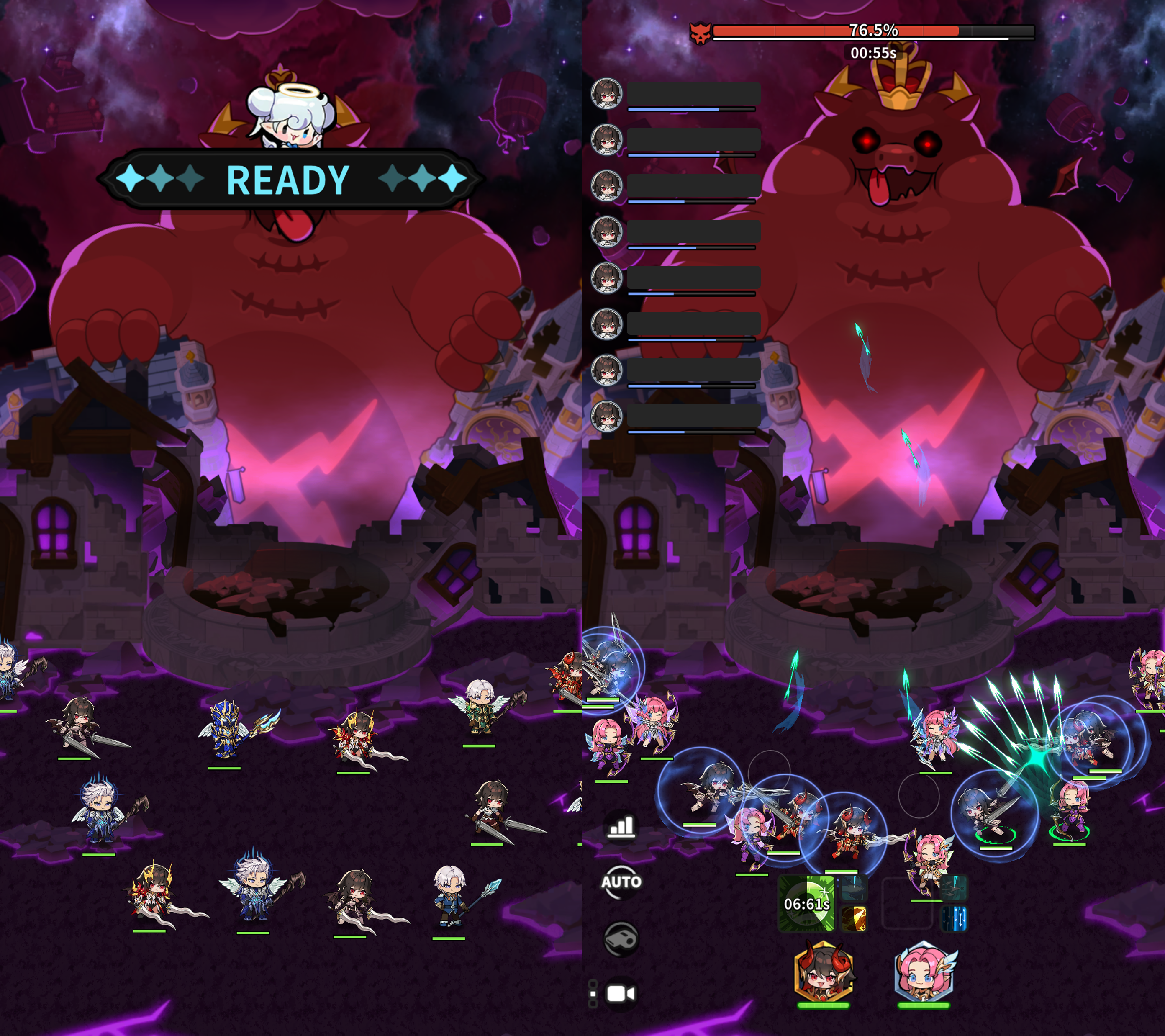Activate the green skill on cooldown

[806, 904]
